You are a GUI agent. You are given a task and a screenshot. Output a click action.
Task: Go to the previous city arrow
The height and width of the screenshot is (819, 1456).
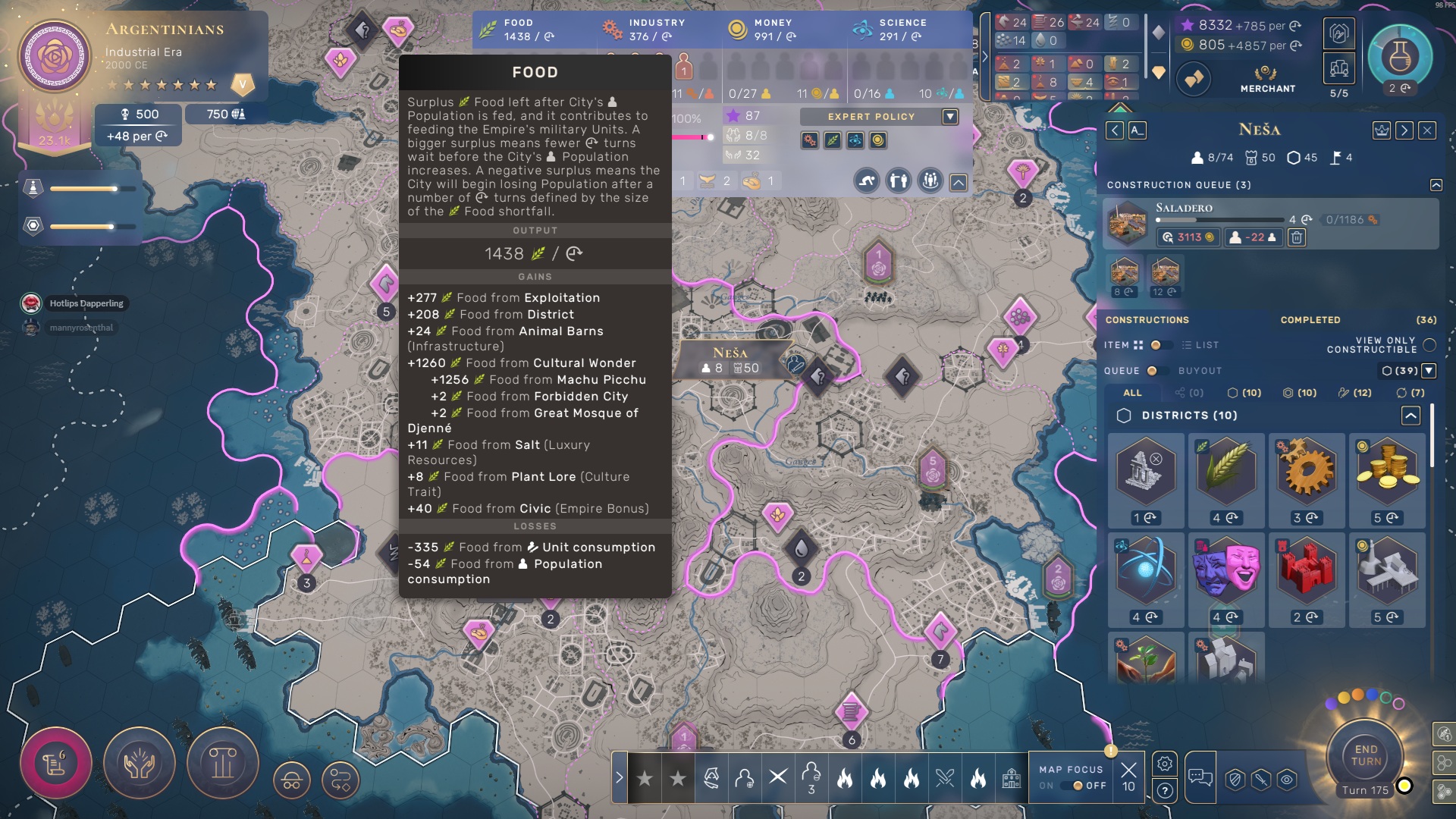click(1115, 130)
